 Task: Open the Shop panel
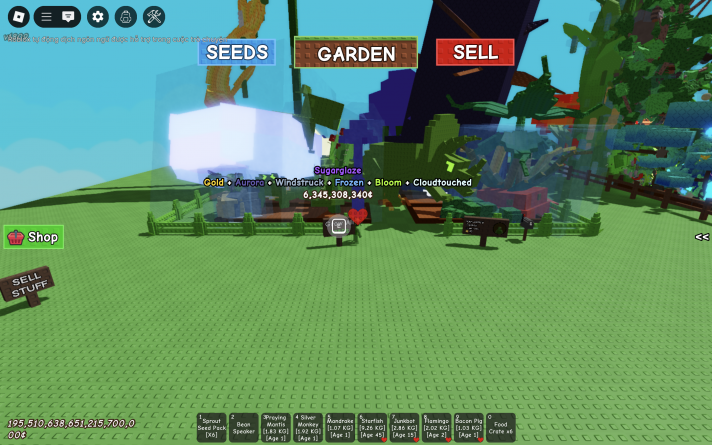pyautogui.click(x=34, y=237)
